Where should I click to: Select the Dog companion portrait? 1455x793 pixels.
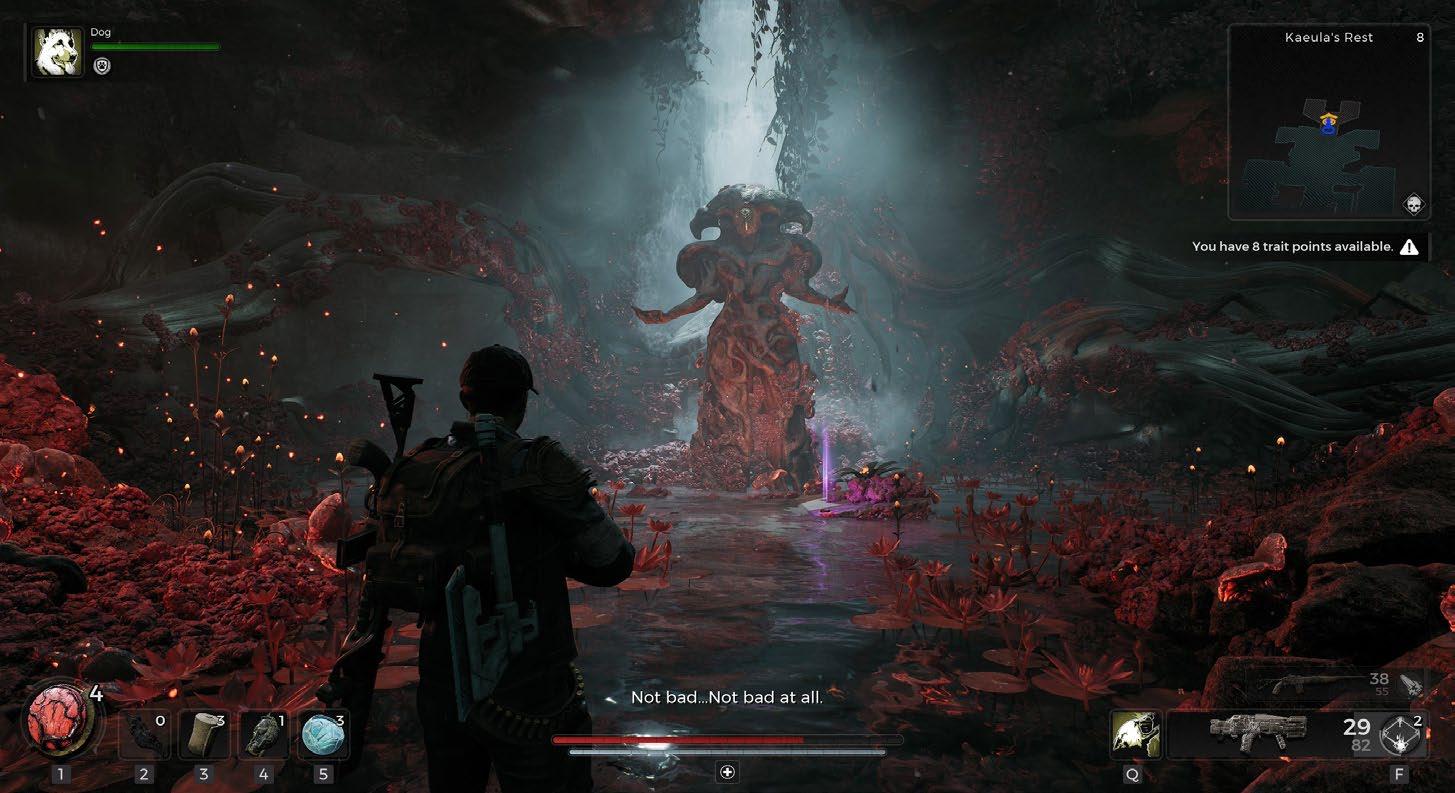[58, 52]
